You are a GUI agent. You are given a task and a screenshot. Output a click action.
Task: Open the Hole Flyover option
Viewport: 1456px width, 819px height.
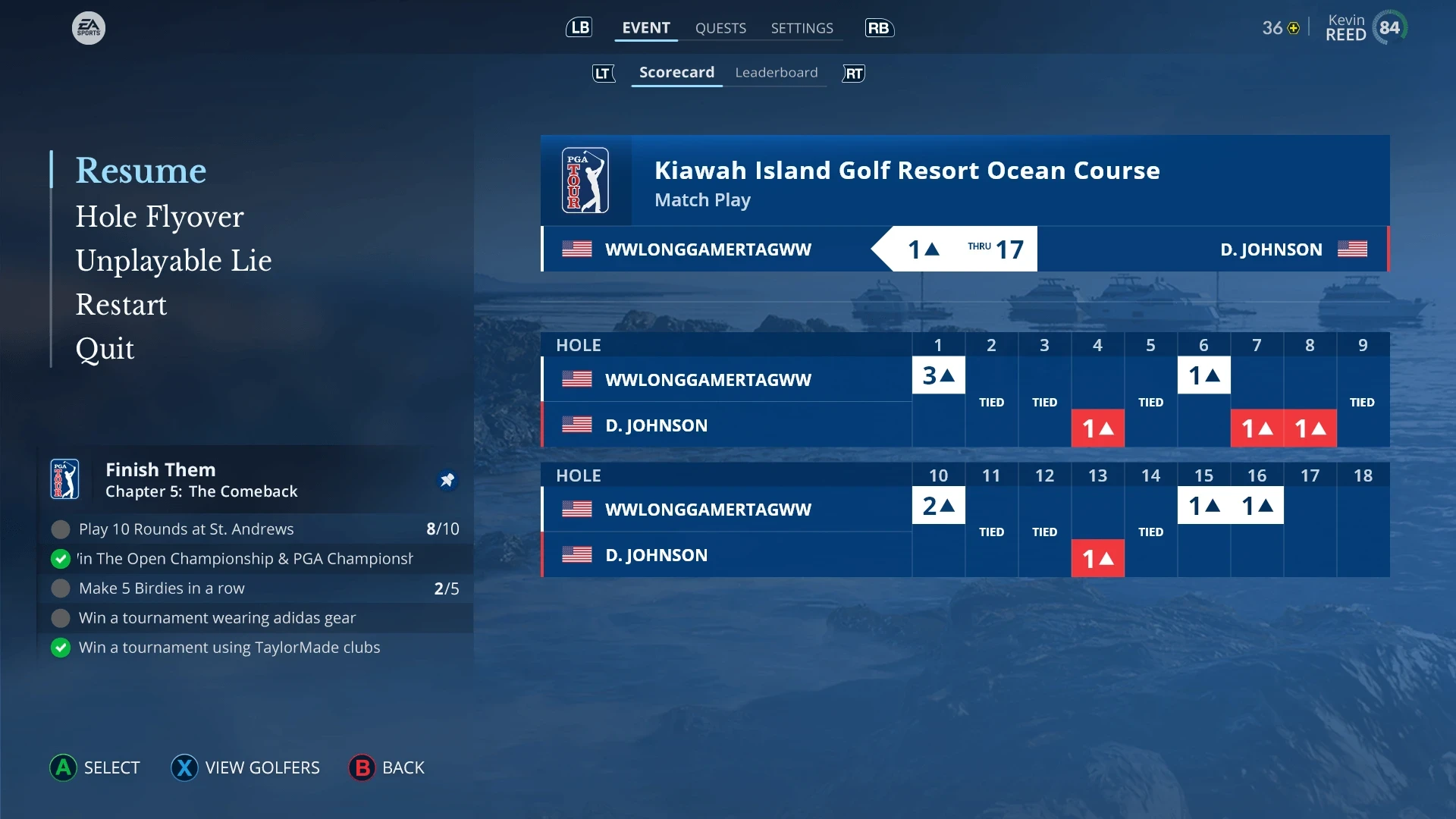159,217
